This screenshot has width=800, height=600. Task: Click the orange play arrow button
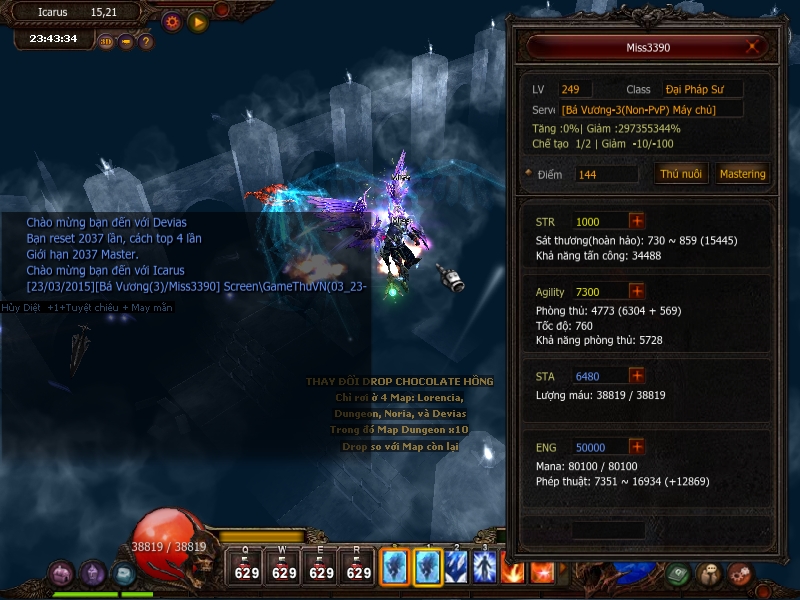tap(198, 21)
